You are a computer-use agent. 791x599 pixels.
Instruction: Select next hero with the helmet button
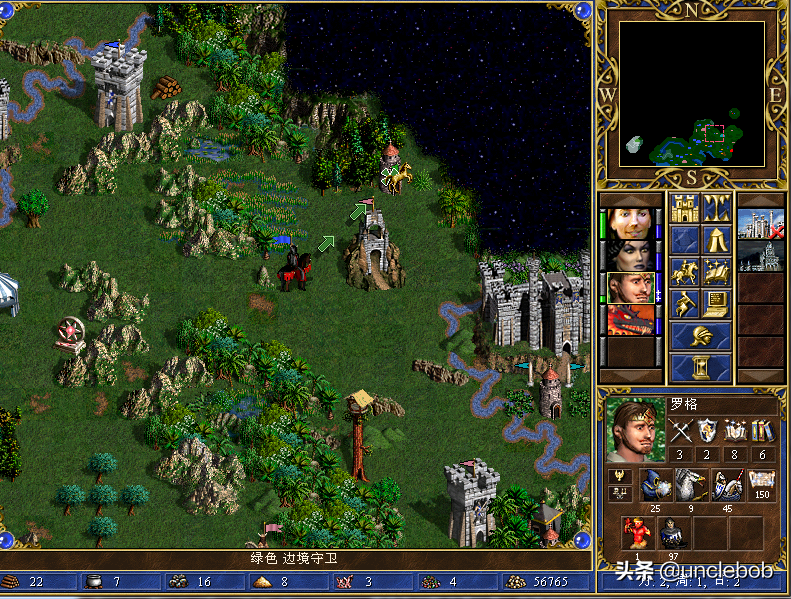(700, 336)
